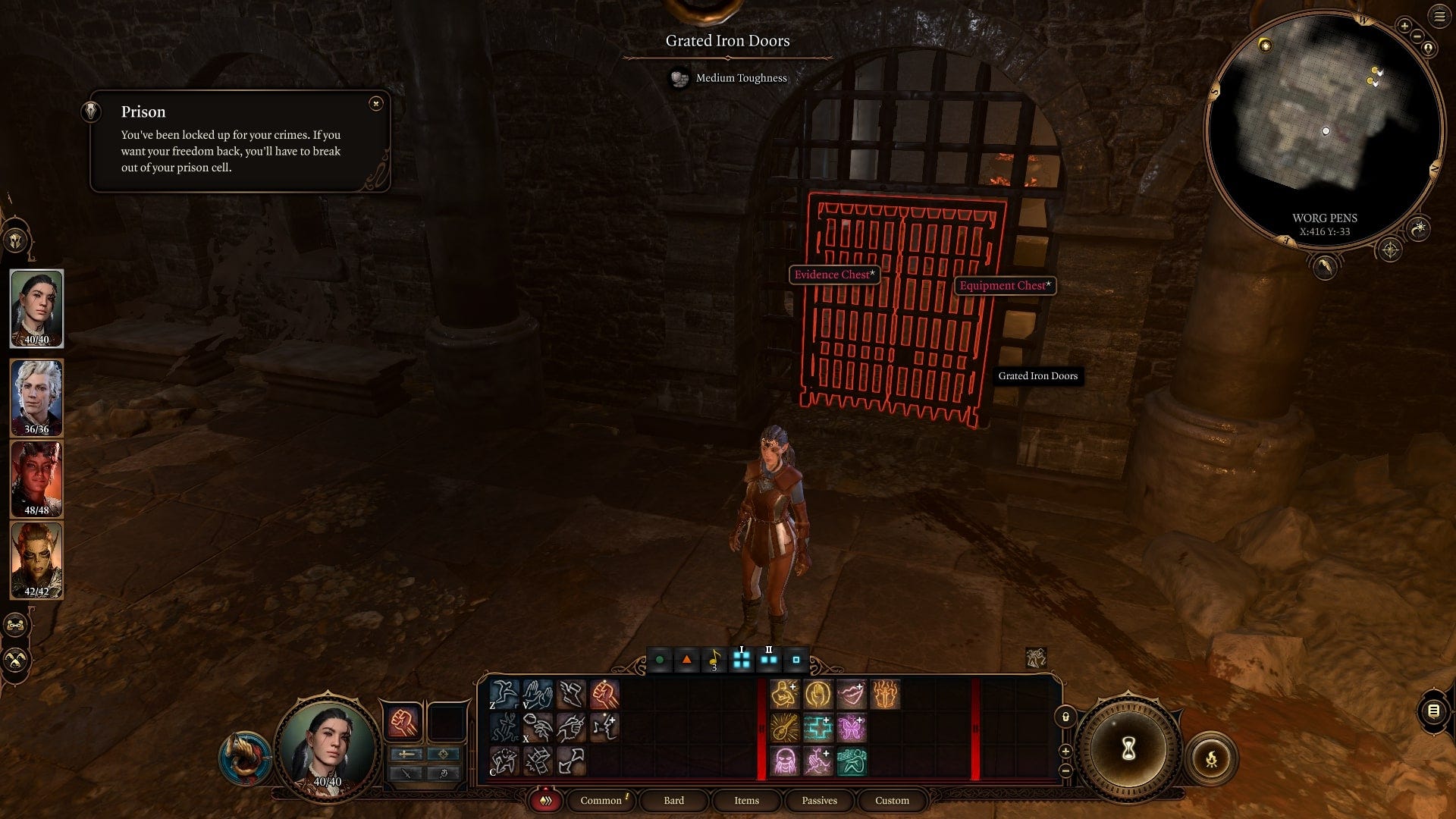Toggle the hotbar lock button
Image resolution: width=1456 pixels, height=819 pixels.
[x=1065, y=717]
